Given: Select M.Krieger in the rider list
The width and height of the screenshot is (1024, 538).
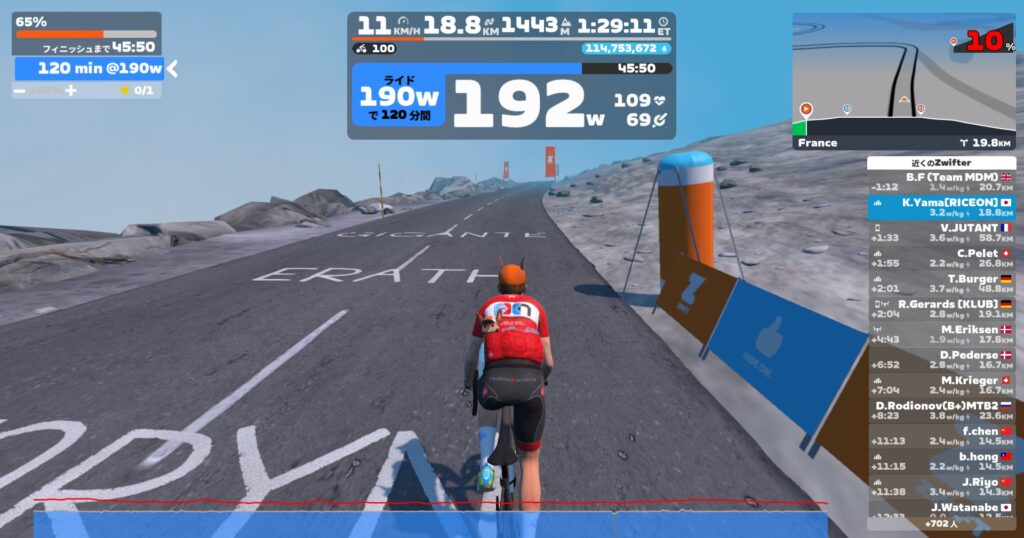Looking at the screenshot, I should click(x=941, y=385).
